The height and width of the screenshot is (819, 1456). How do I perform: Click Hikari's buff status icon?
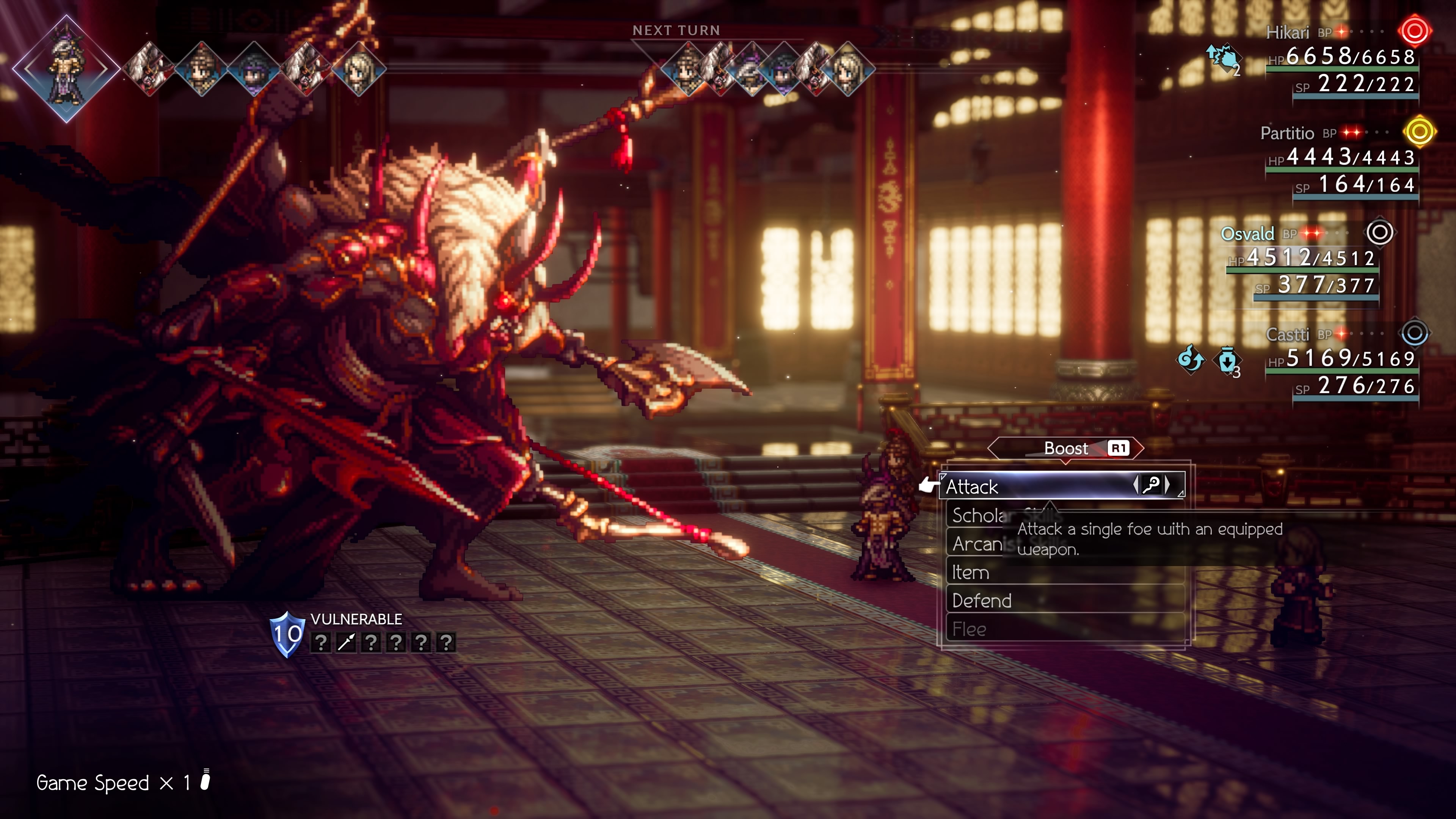1222,59
